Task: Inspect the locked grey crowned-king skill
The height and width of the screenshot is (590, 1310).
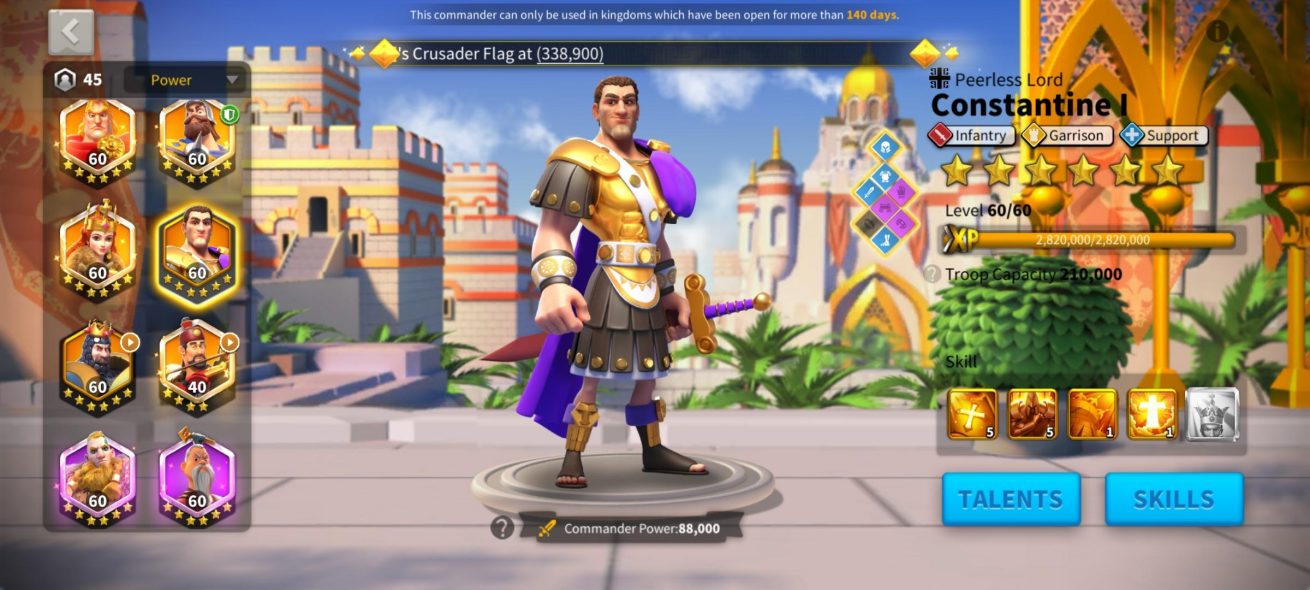Action: [1212, 414]
